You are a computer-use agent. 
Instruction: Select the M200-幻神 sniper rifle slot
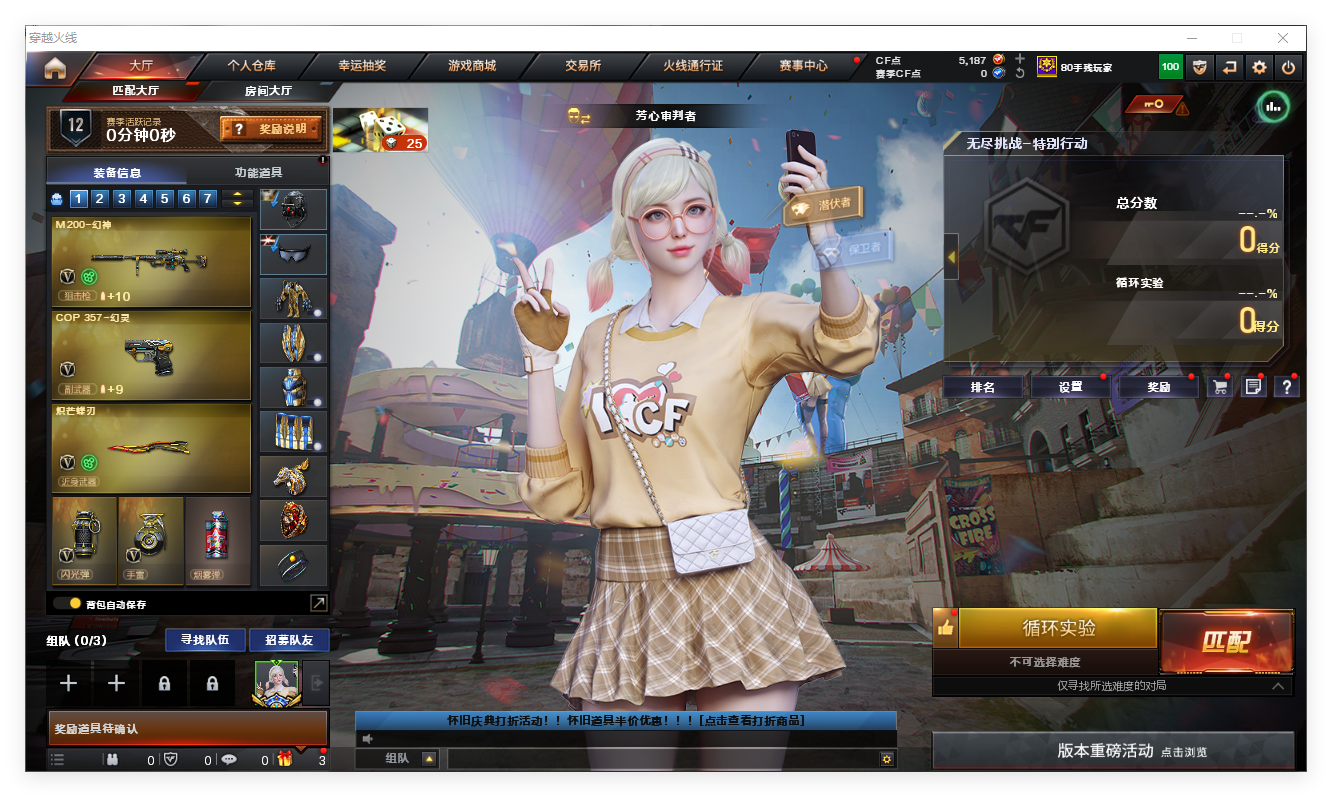(x=151, y=262)
